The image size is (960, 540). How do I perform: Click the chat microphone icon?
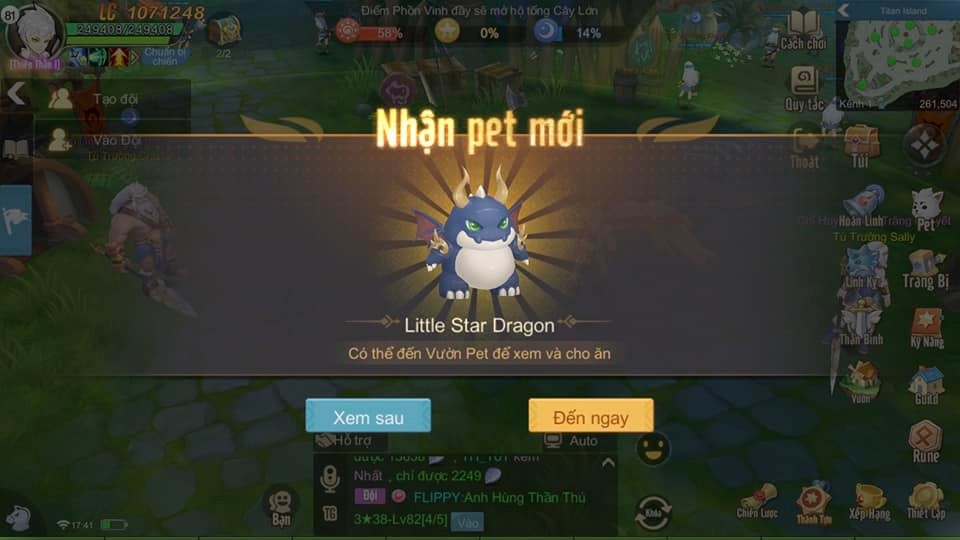click(330, 482)
